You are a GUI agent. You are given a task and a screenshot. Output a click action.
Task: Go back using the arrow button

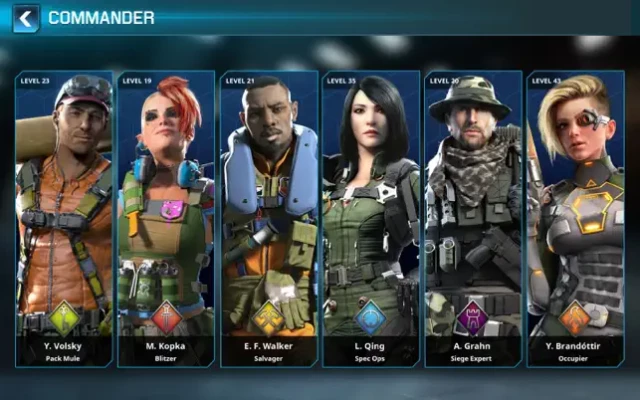pyautogui.click(x=26, y=18)
